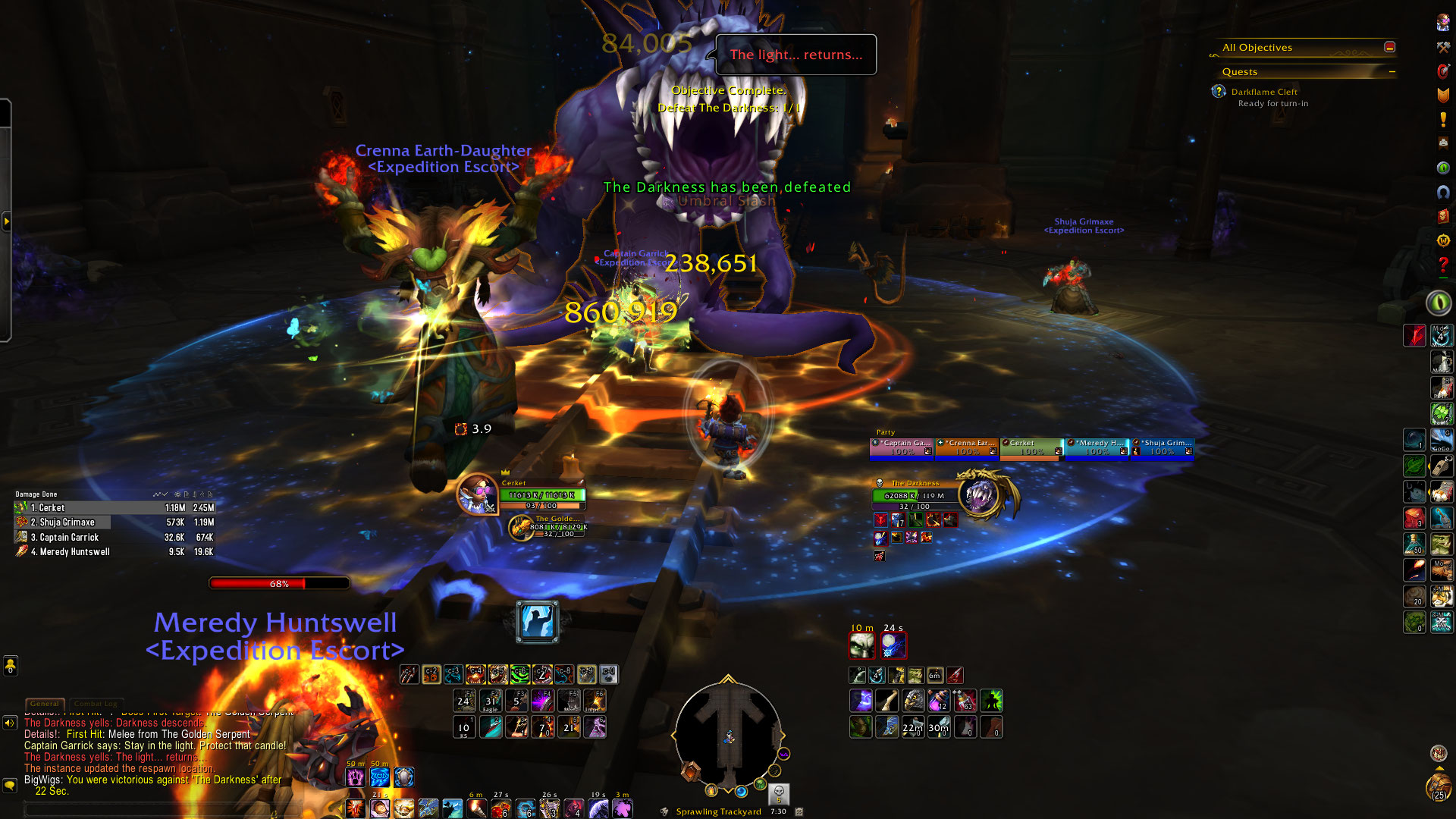
Task: Open the quest log exclamation icon
Action: coord(1442,119)
